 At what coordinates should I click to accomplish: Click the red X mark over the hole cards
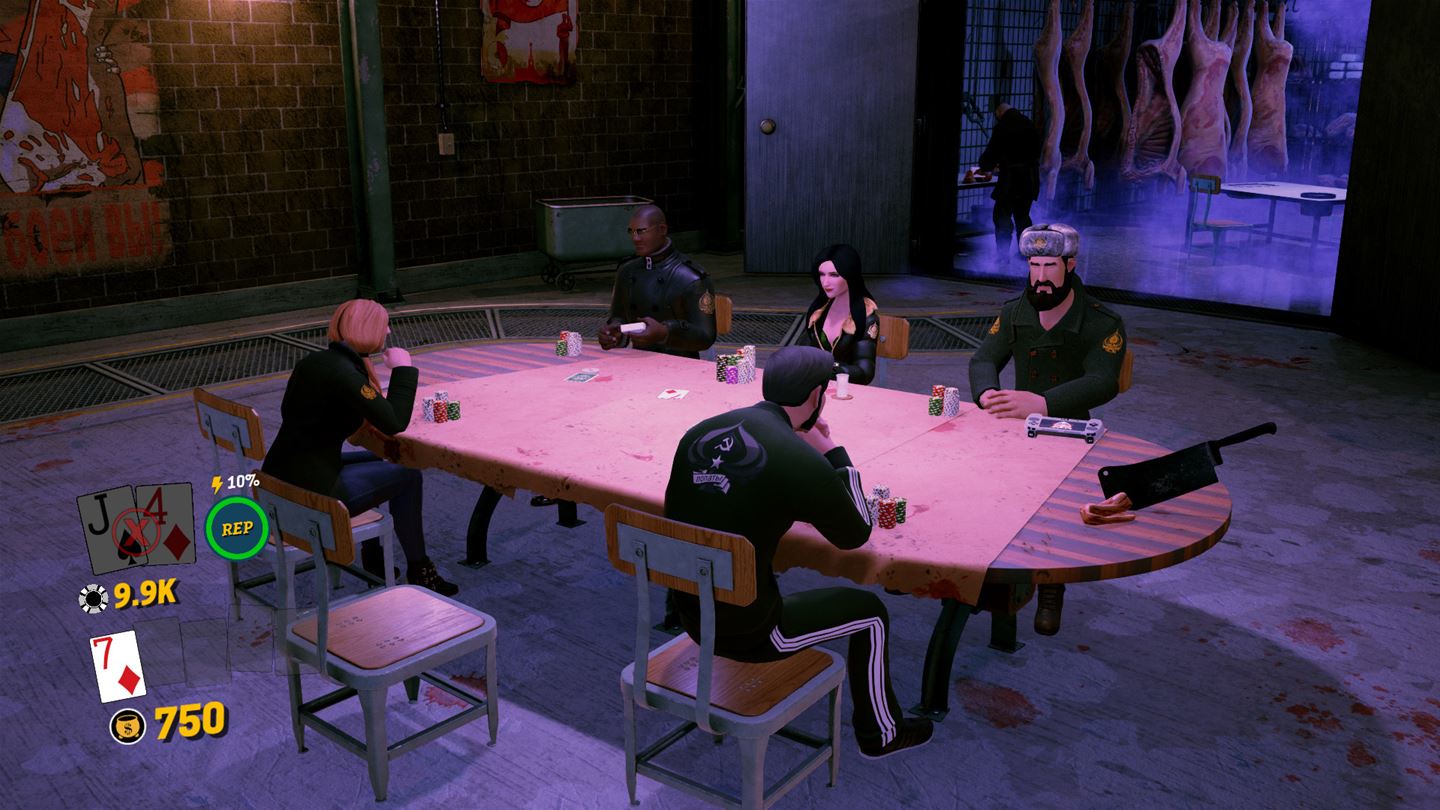click(x=137, y=527)
